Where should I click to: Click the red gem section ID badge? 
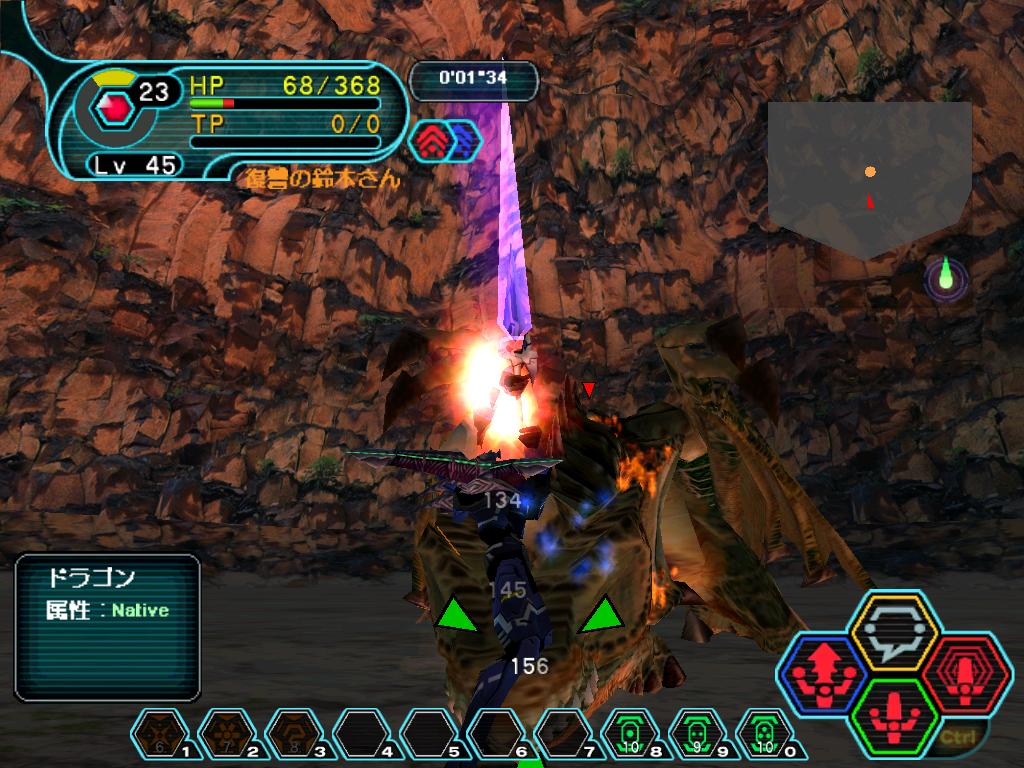117,107
